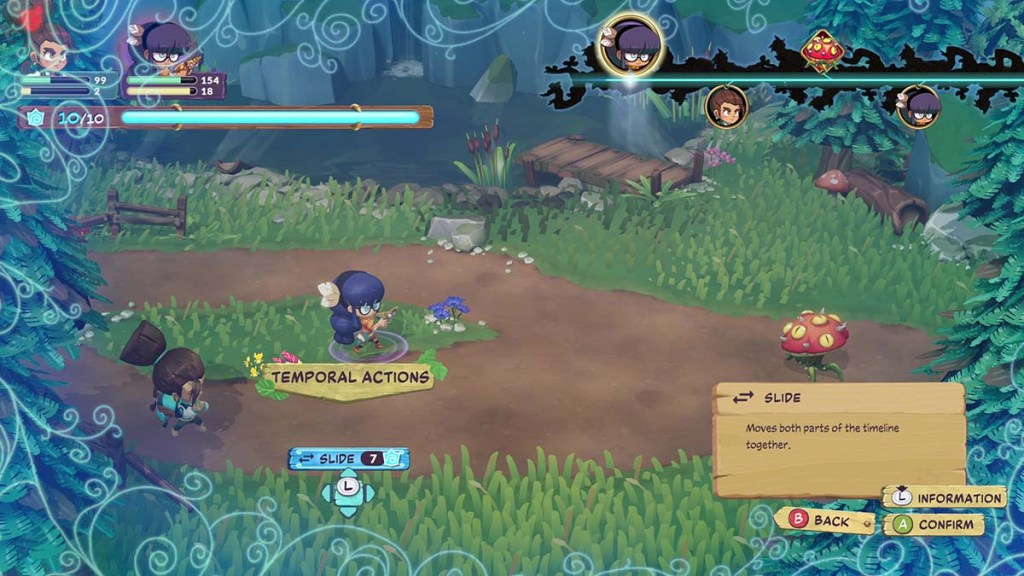1024x576 pixels.
Task: Select the Slide temporal action
Action: click(x=348, y=459)
